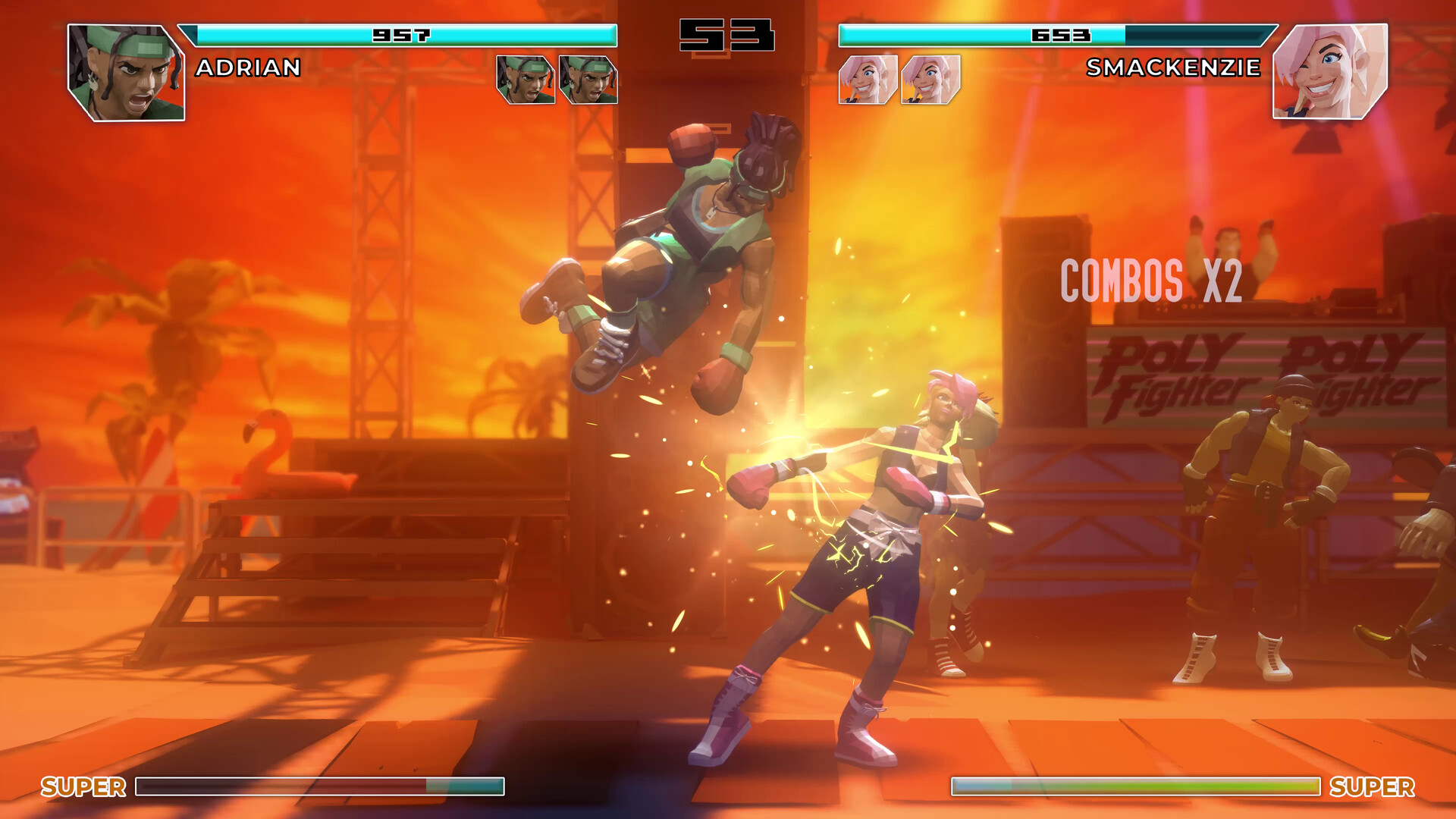The width and height of the screenshot is (1456, 819).
Task: Select Adrian's second round-win token
Action: [x=588, y=78]
